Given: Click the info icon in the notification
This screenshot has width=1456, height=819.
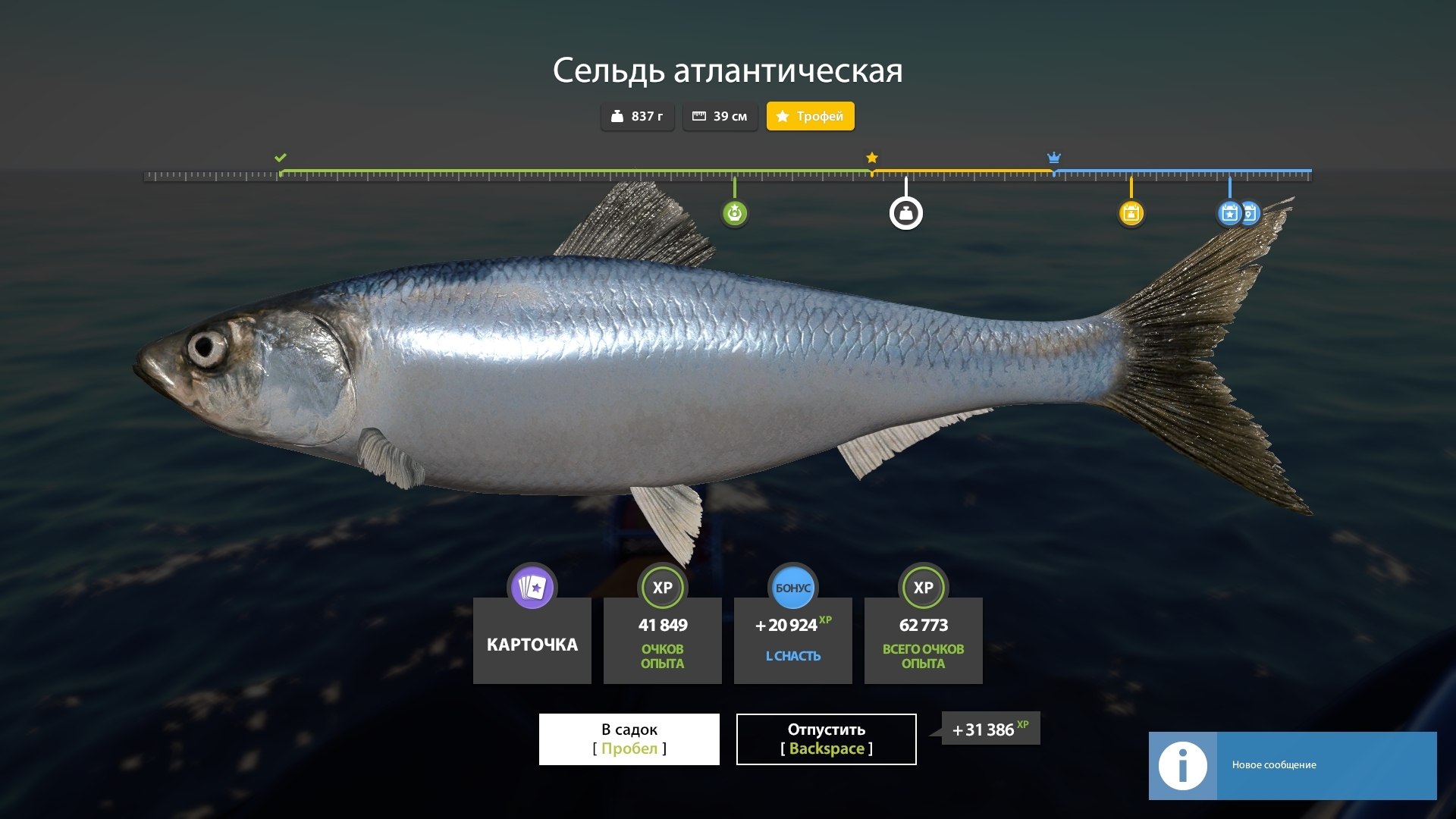Looking at the screenshot, I should click(1181, 766).
